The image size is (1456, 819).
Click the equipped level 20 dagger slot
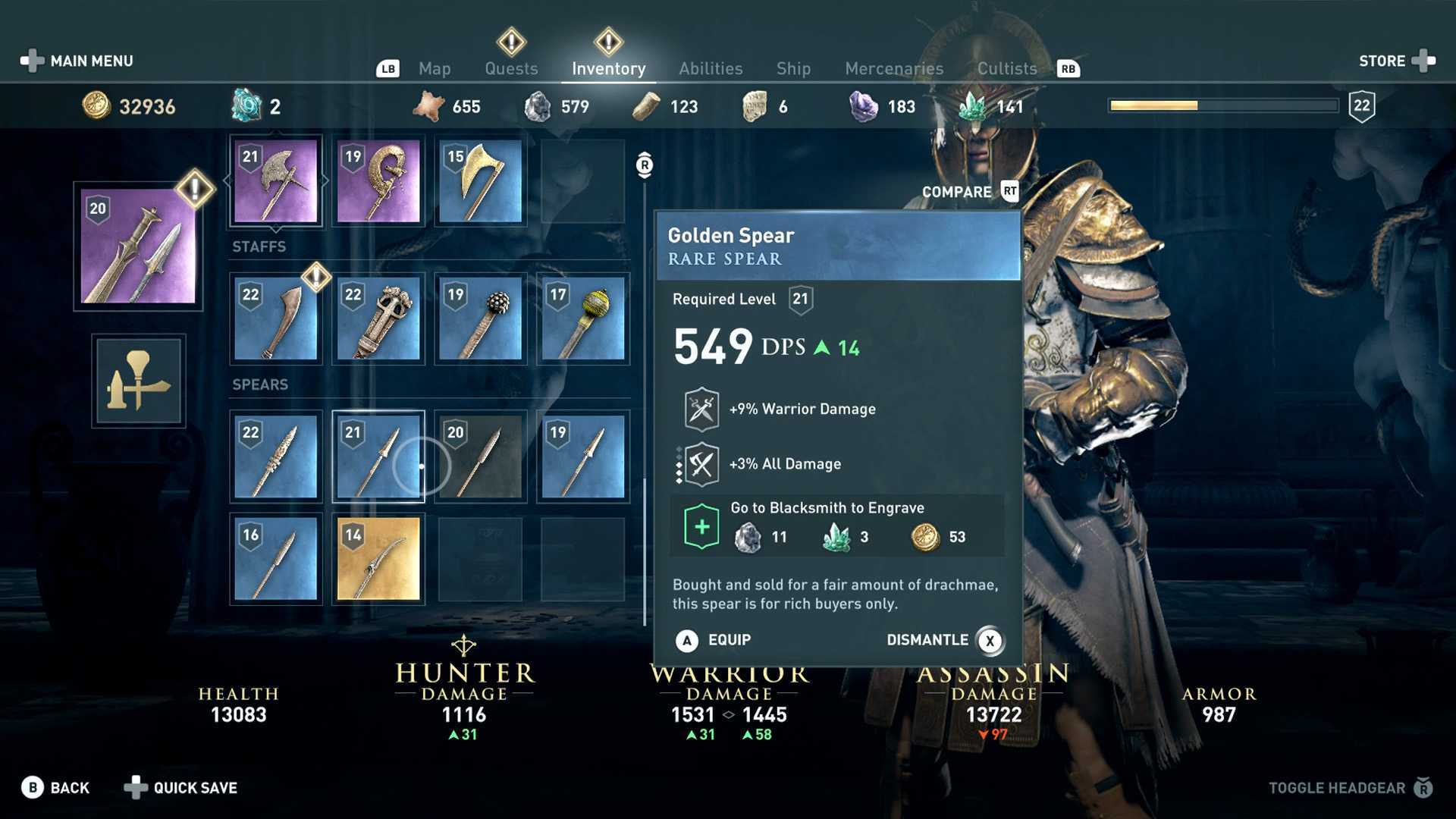tap(138, 246)
